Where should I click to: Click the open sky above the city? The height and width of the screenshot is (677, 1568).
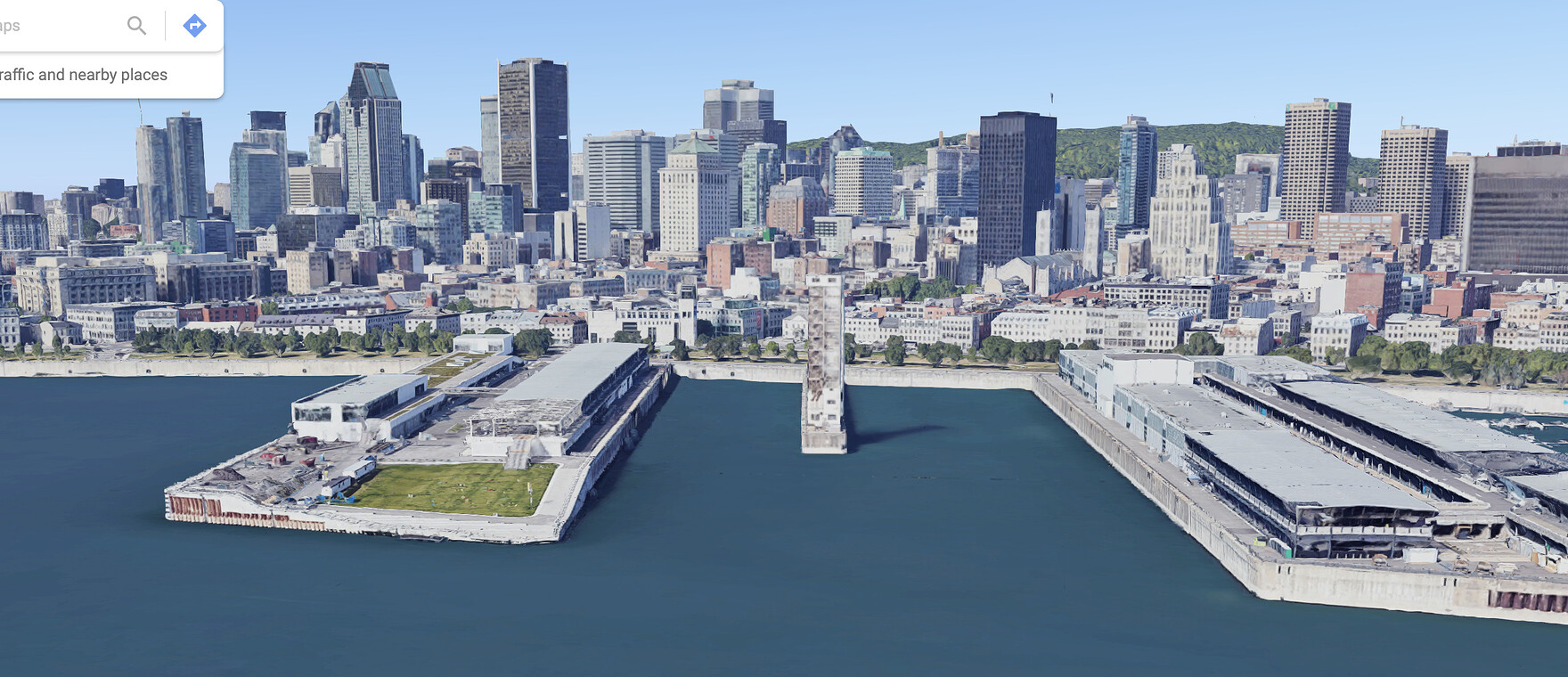(784, 36)
